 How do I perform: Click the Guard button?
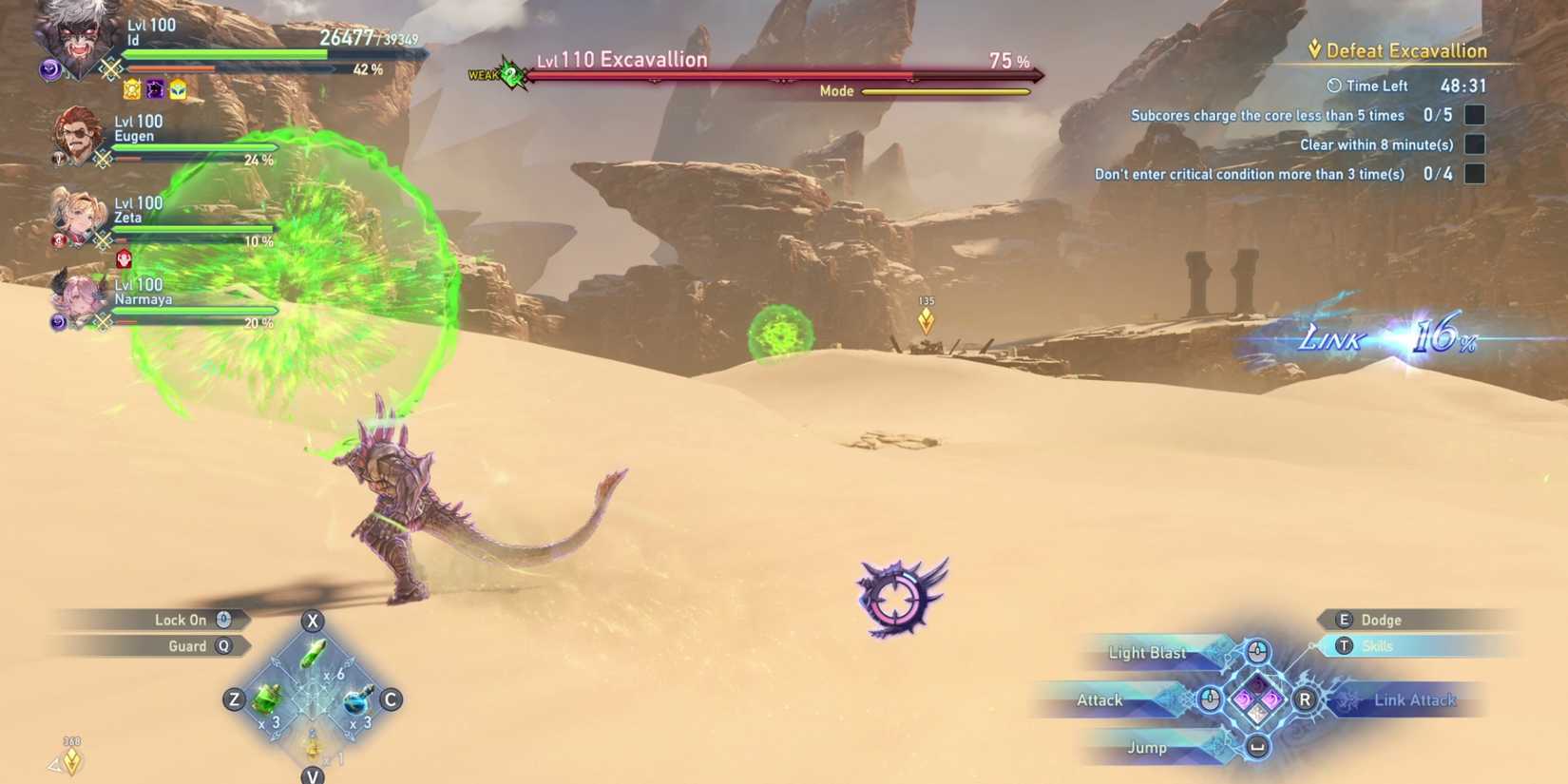(x=186, y=645)
